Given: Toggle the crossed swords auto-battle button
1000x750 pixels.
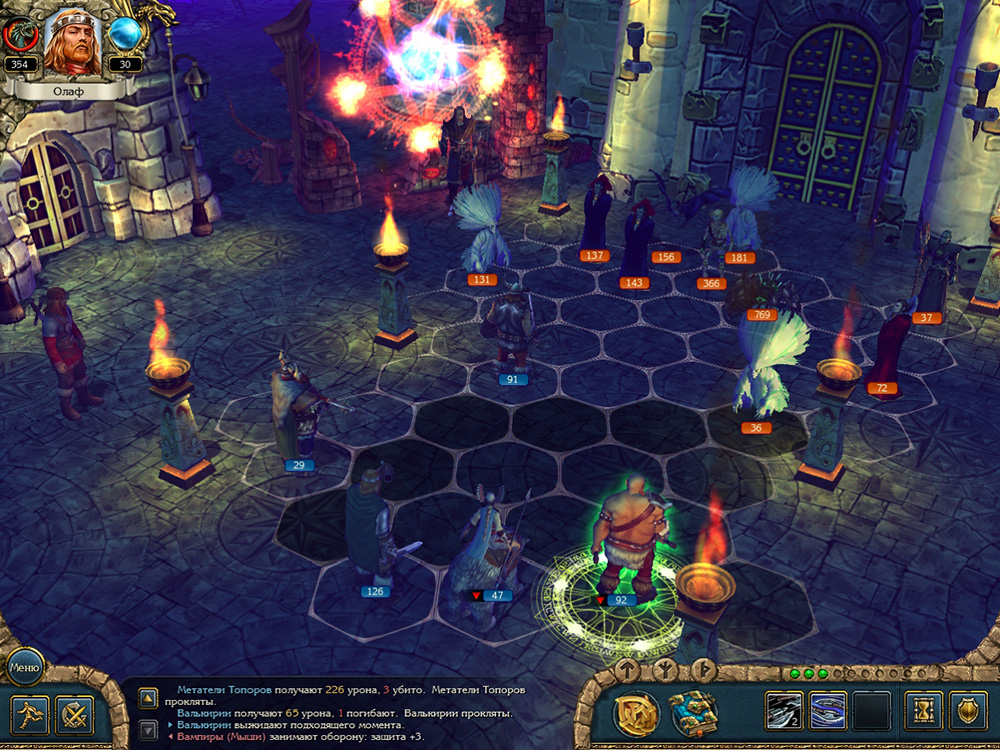Looking at the screenshot, I should coord(74,714).
